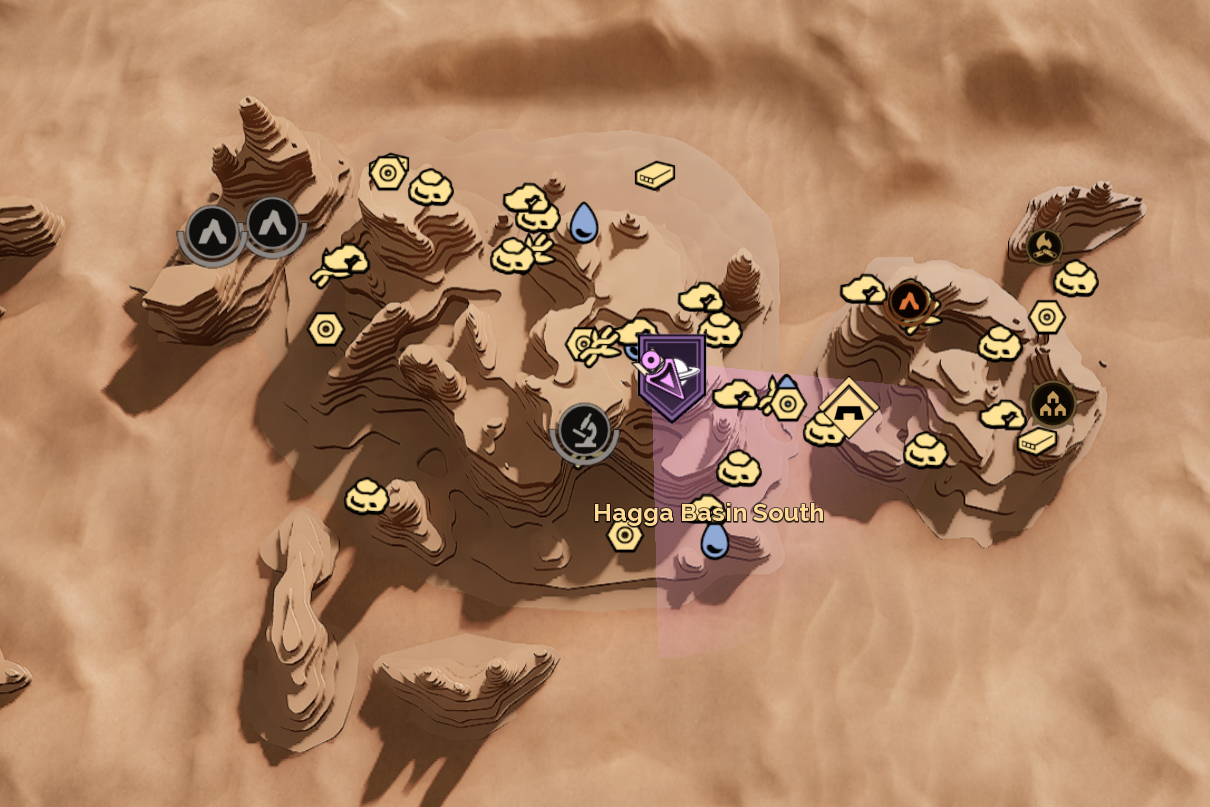This screenshot has width=1210, height=807.
Task: Click the purple shield player marker
Action: coord(672,376)
